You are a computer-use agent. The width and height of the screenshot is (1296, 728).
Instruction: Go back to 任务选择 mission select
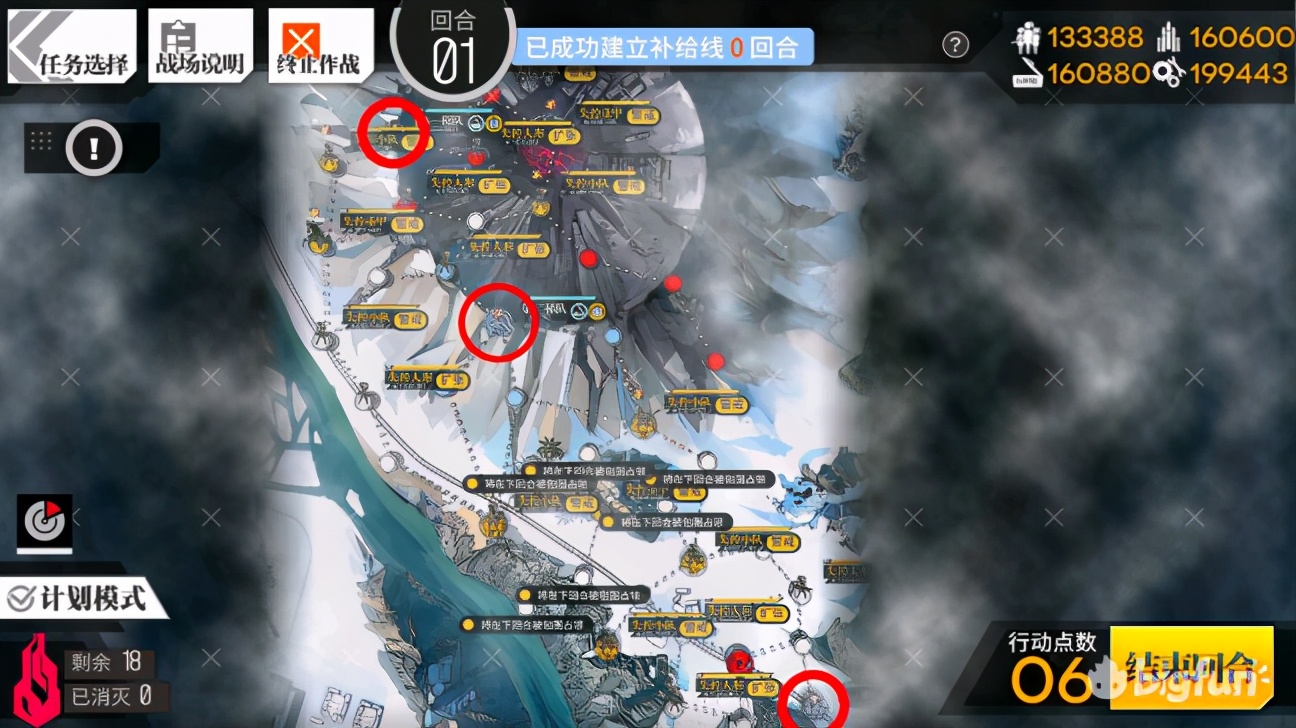72,47
